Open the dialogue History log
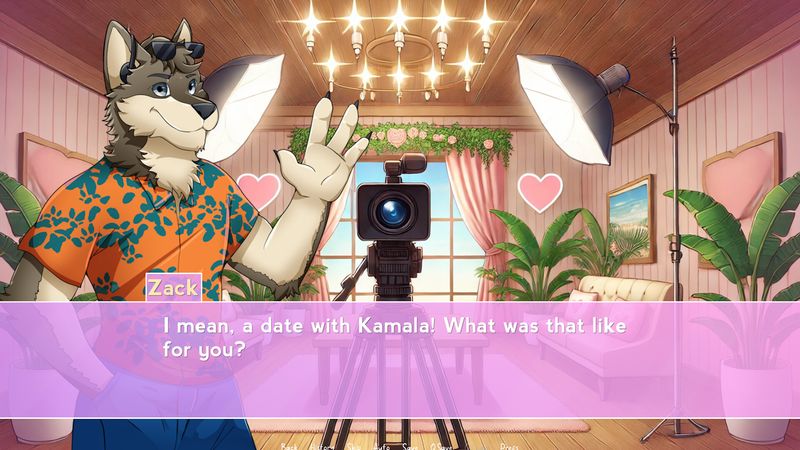This screenshot has width=800, height=450. click(322, 444)
